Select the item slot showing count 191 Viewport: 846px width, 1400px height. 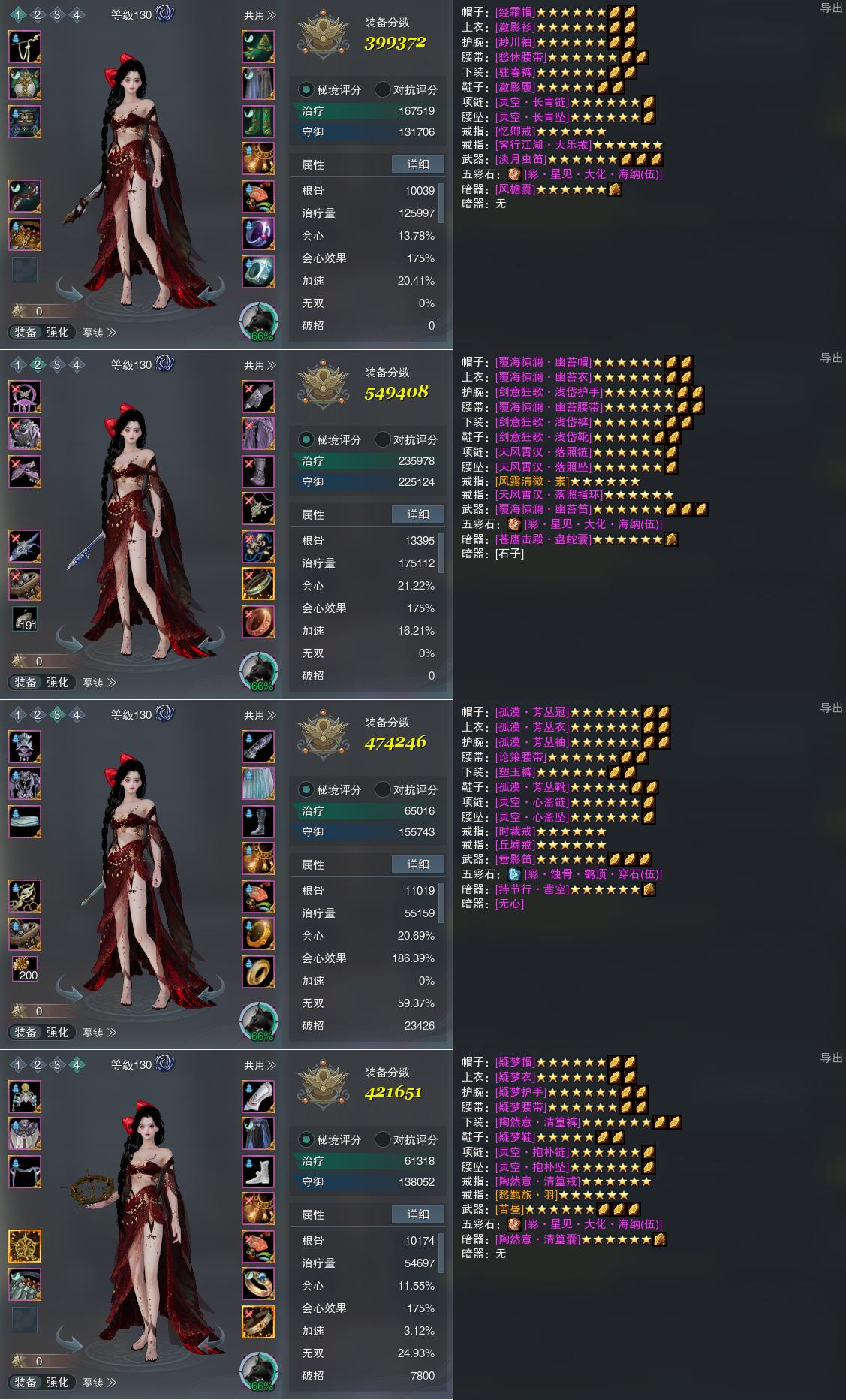coord(25,619)
